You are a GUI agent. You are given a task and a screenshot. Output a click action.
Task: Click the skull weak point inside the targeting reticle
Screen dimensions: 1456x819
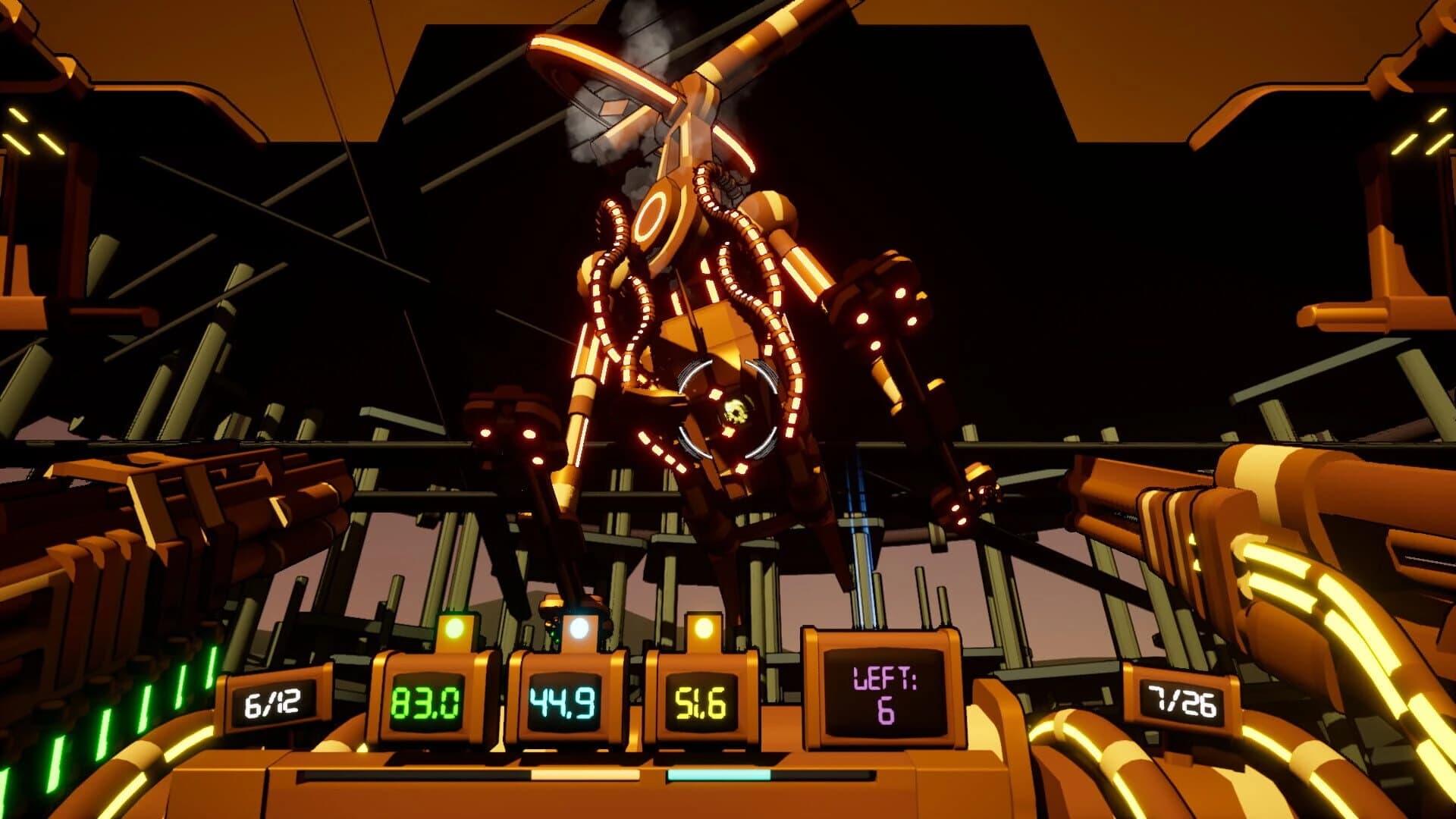tap(737, 409)
